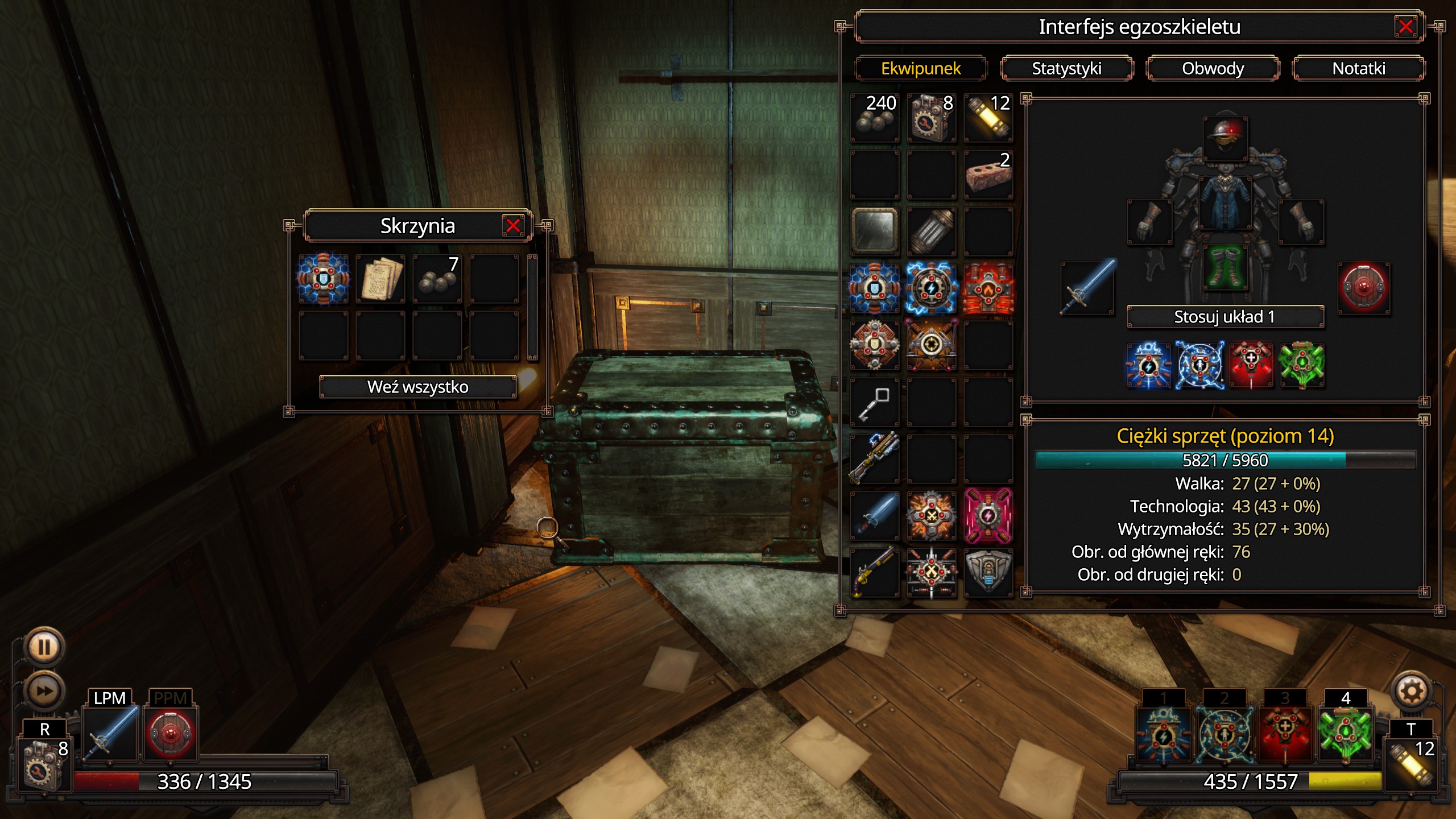The image size is (1456, 819).
Task: Select the Ekwipunek tab
Action: (921, 68)
